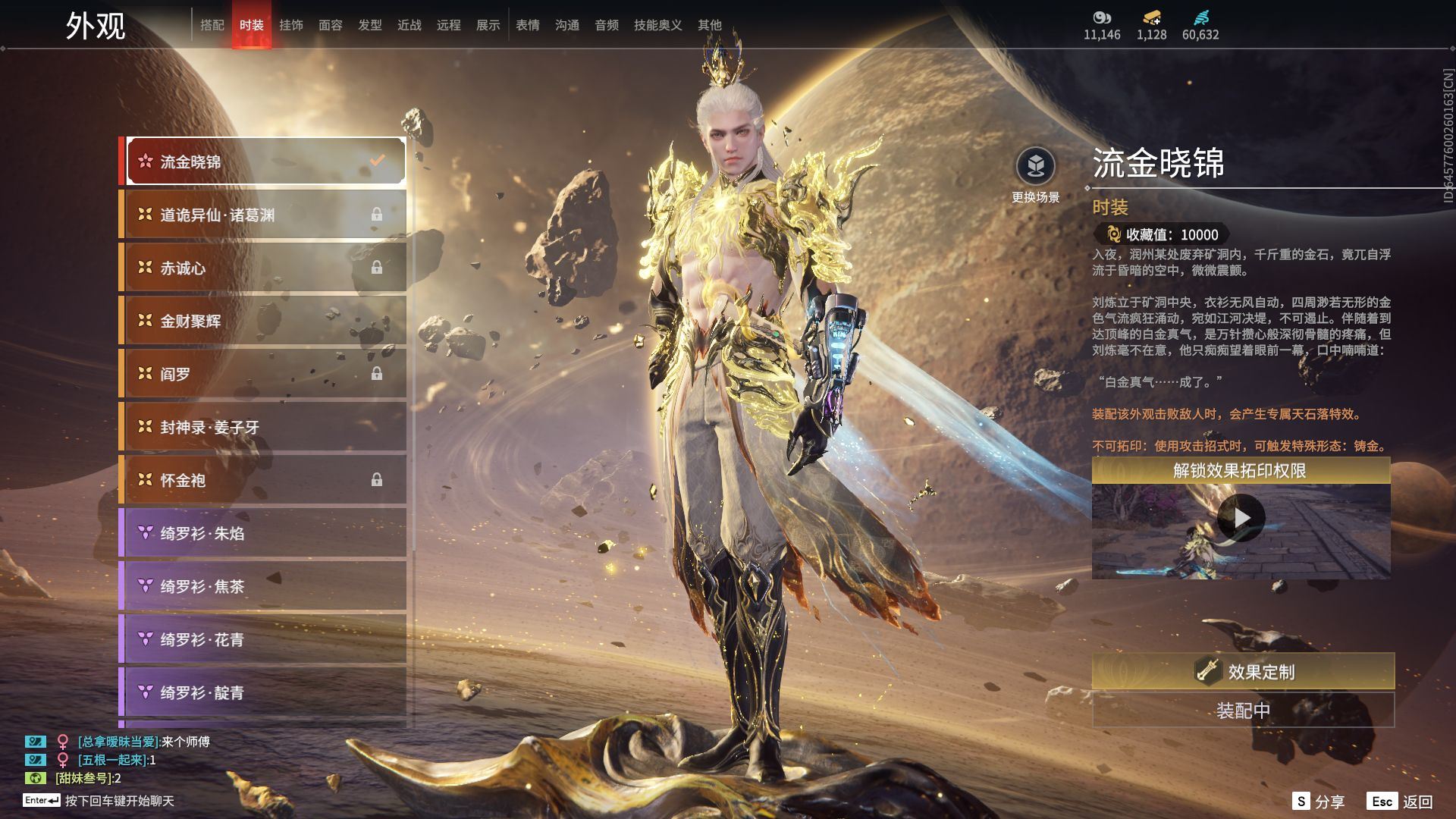
Task: Play the outfit effect preview video
Action: point(1241,519)
